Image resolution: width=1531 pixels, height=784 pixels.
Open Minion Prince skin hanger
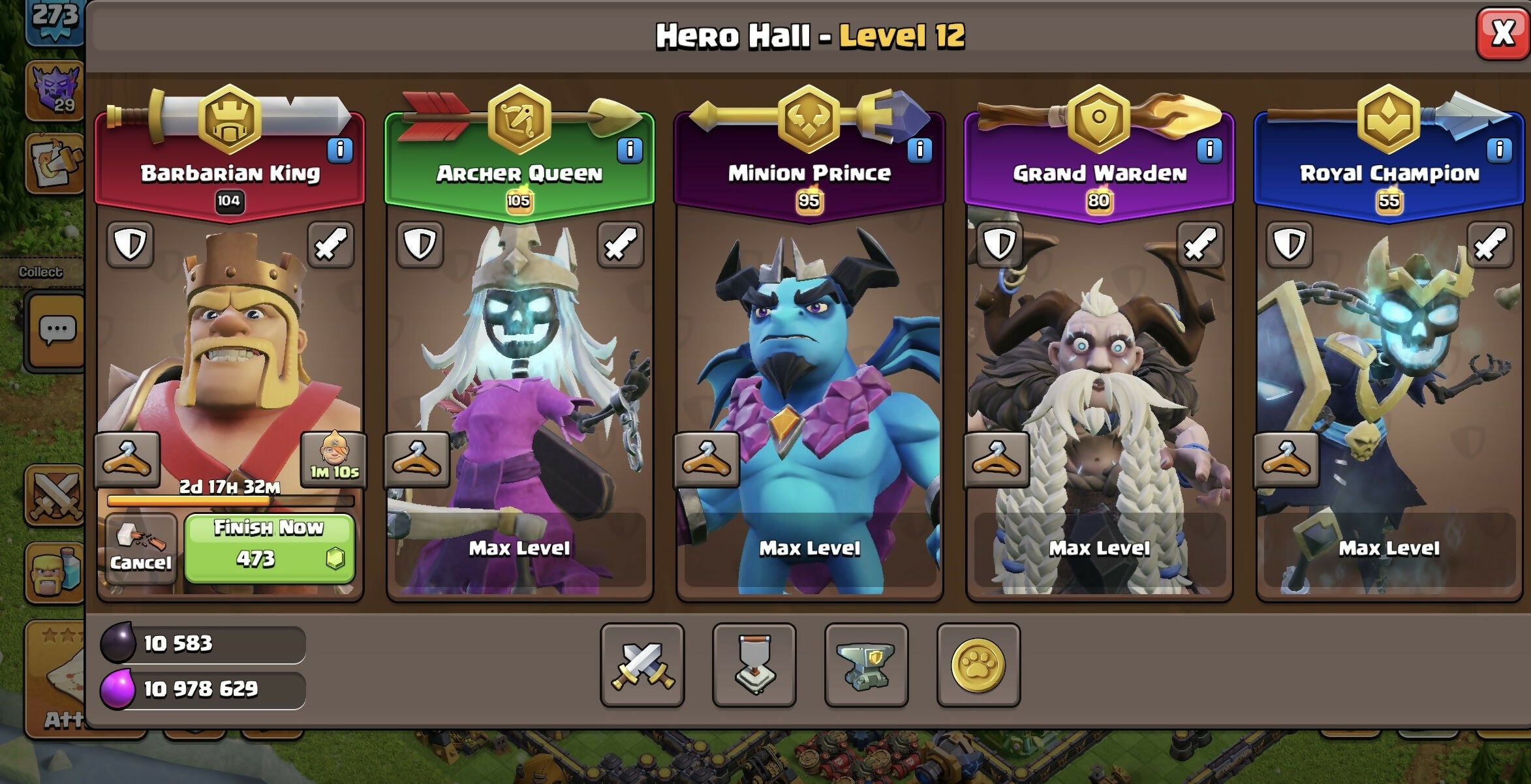coord(707,459)
